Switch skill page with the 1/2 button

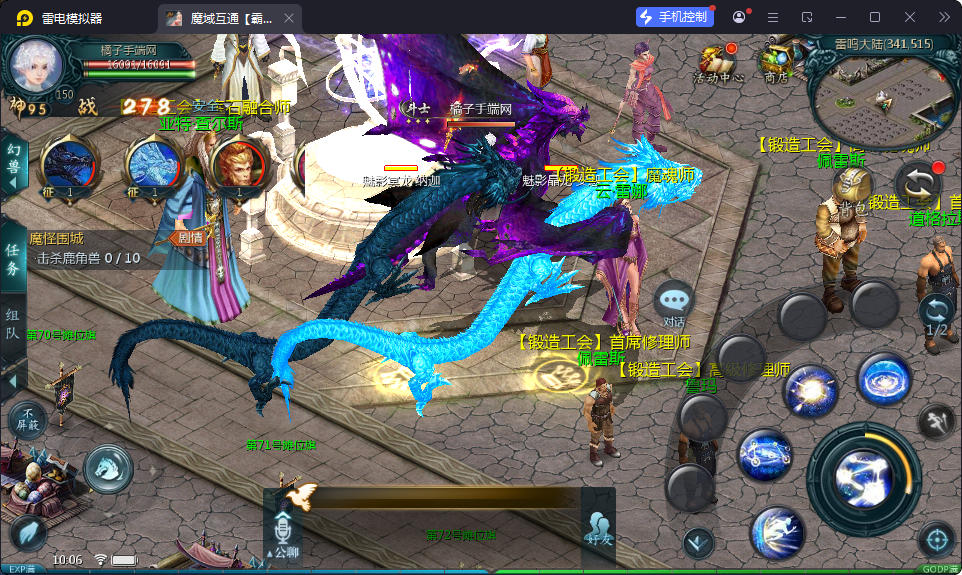pyautogui.click(x=937, y=316)
